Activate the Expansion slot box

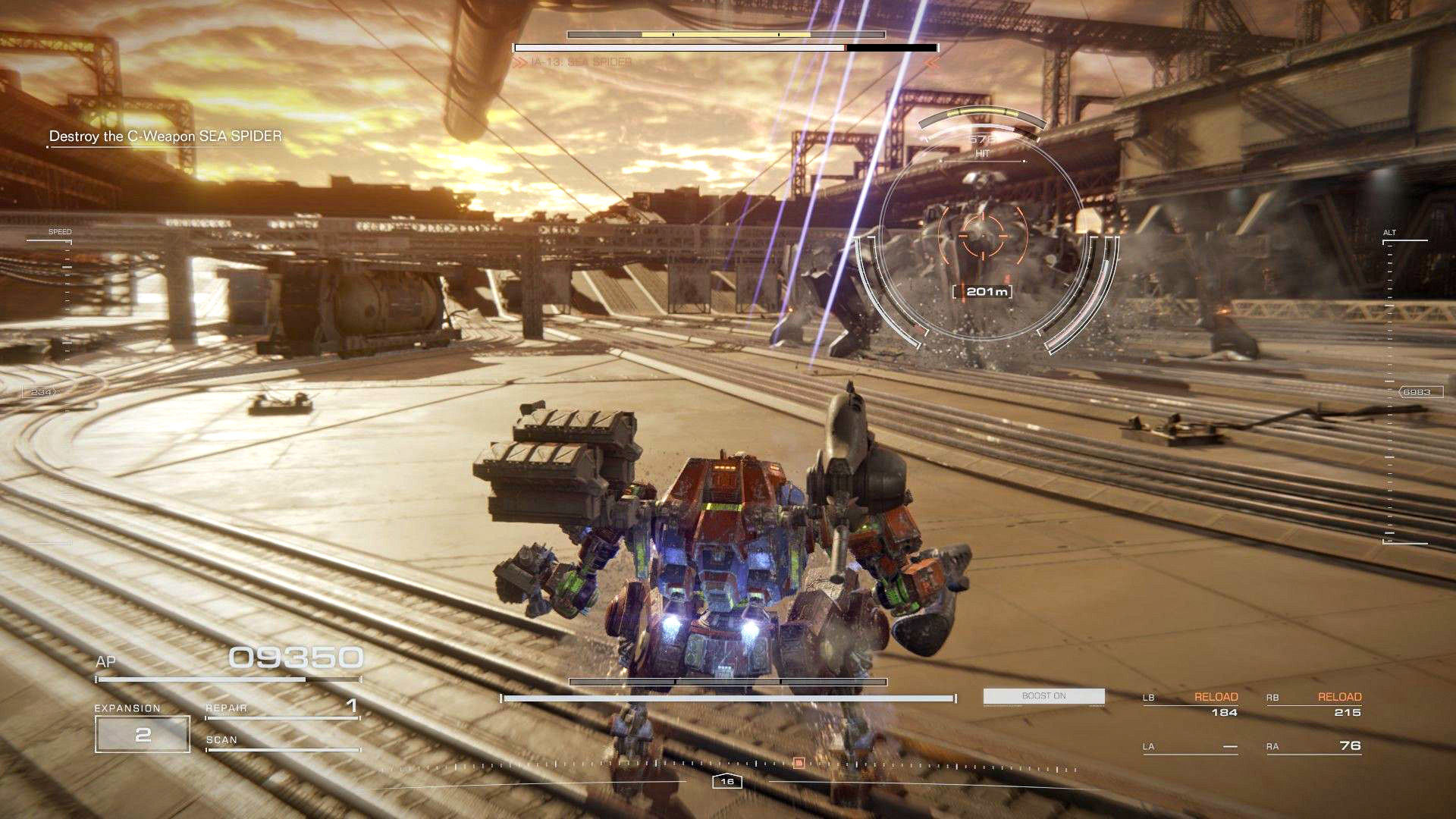coord(143,734)
